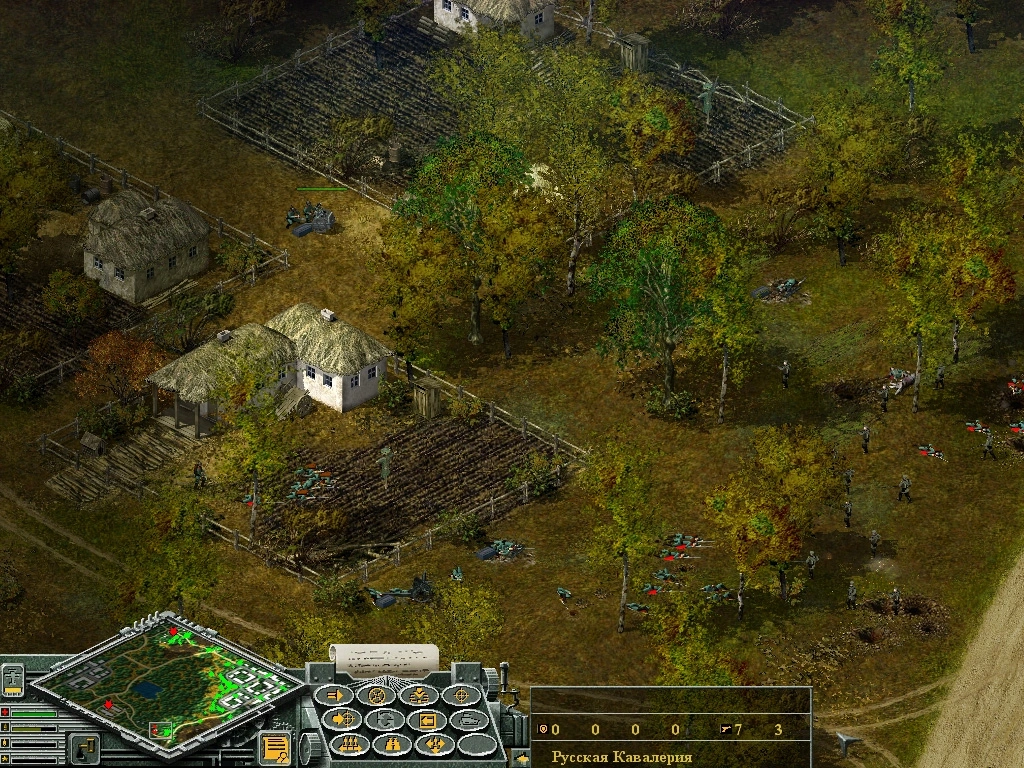Screen dimensions: 1024x768
Task: Open the mission objectives document
Action: [274, 747]
